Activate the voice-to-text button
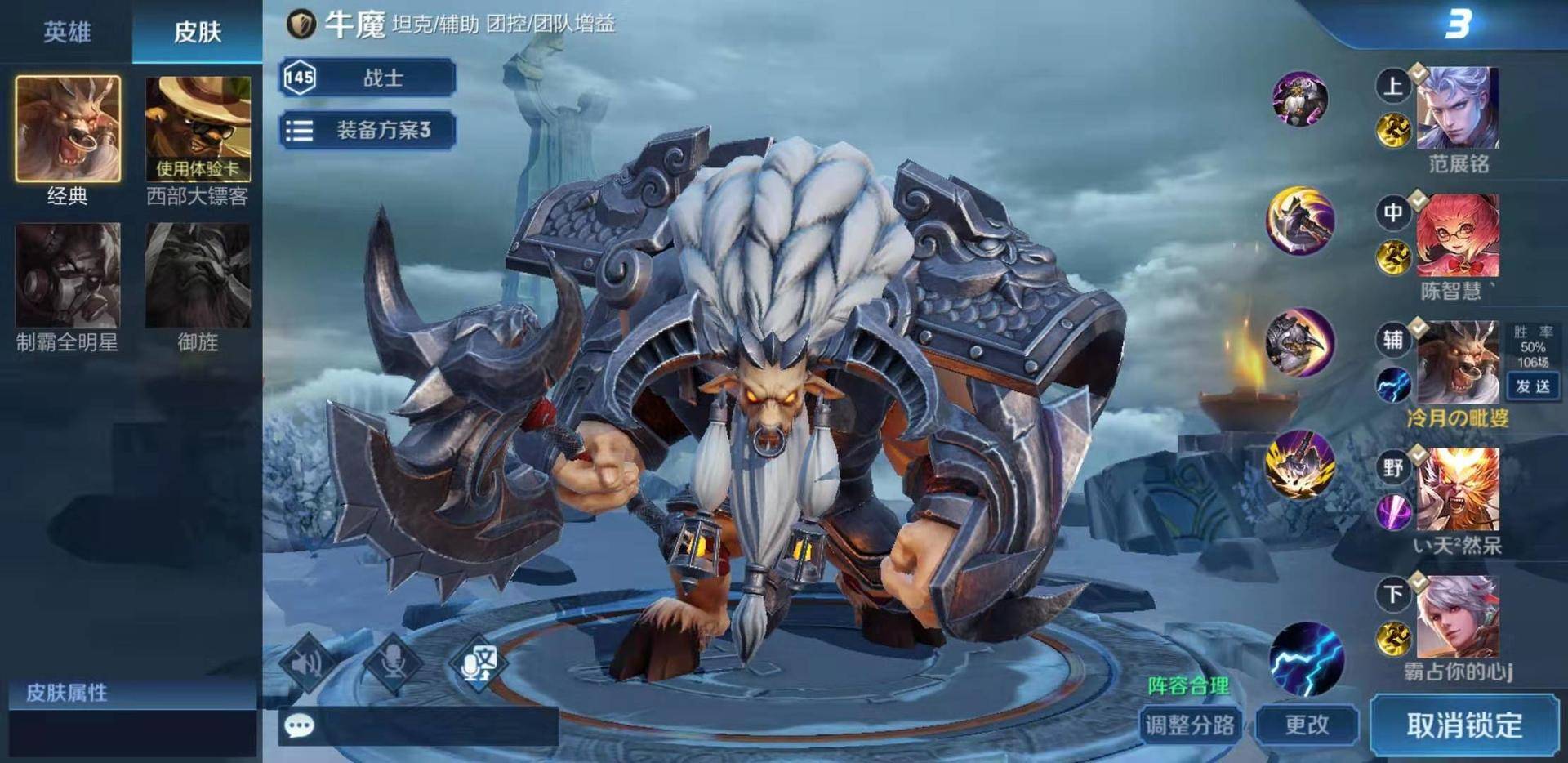1568x763 pixels. pyautogui.click(x=478, y=663)
